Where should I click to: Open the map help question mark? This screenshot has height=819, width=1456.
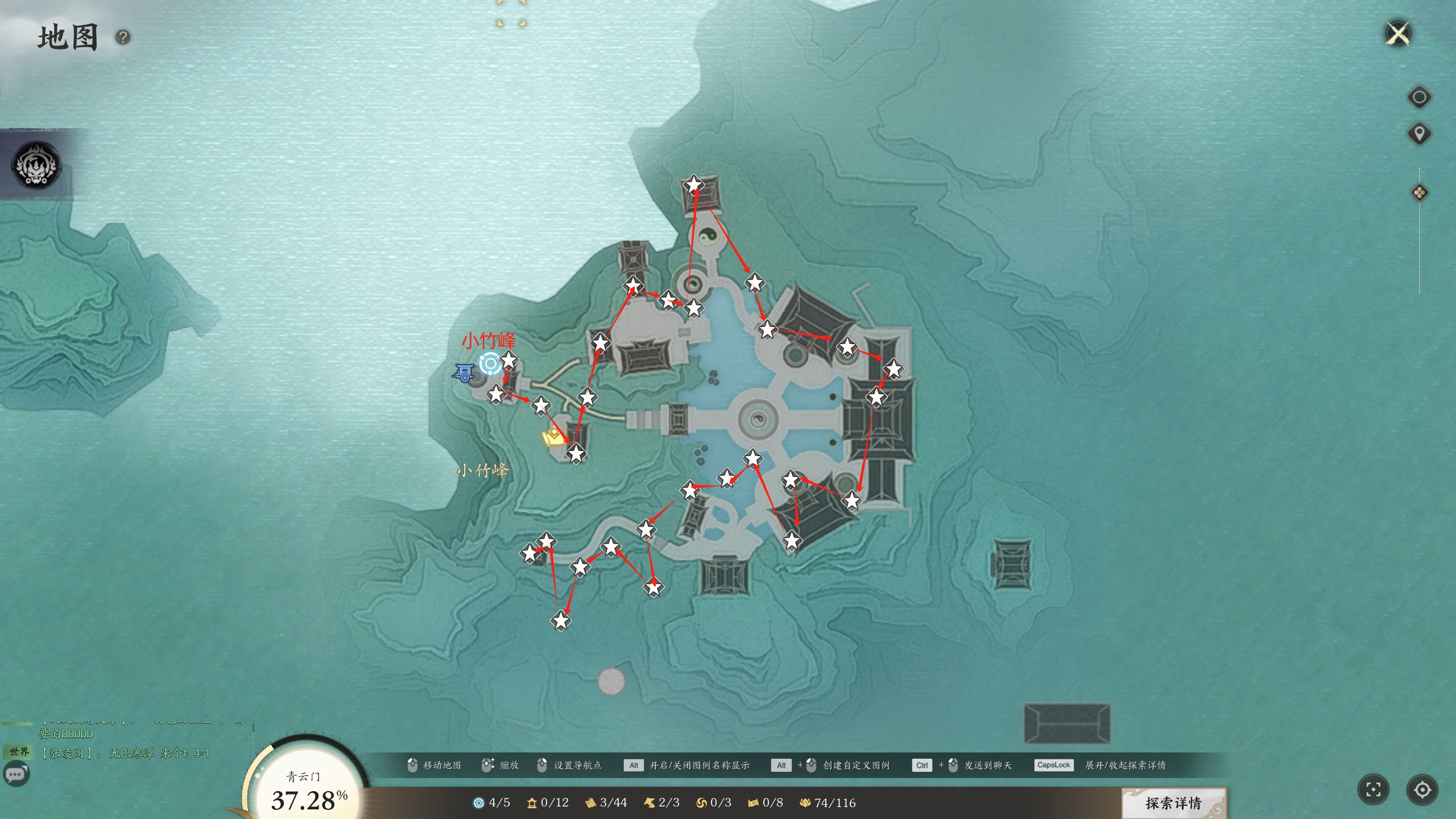coord(123,38)
